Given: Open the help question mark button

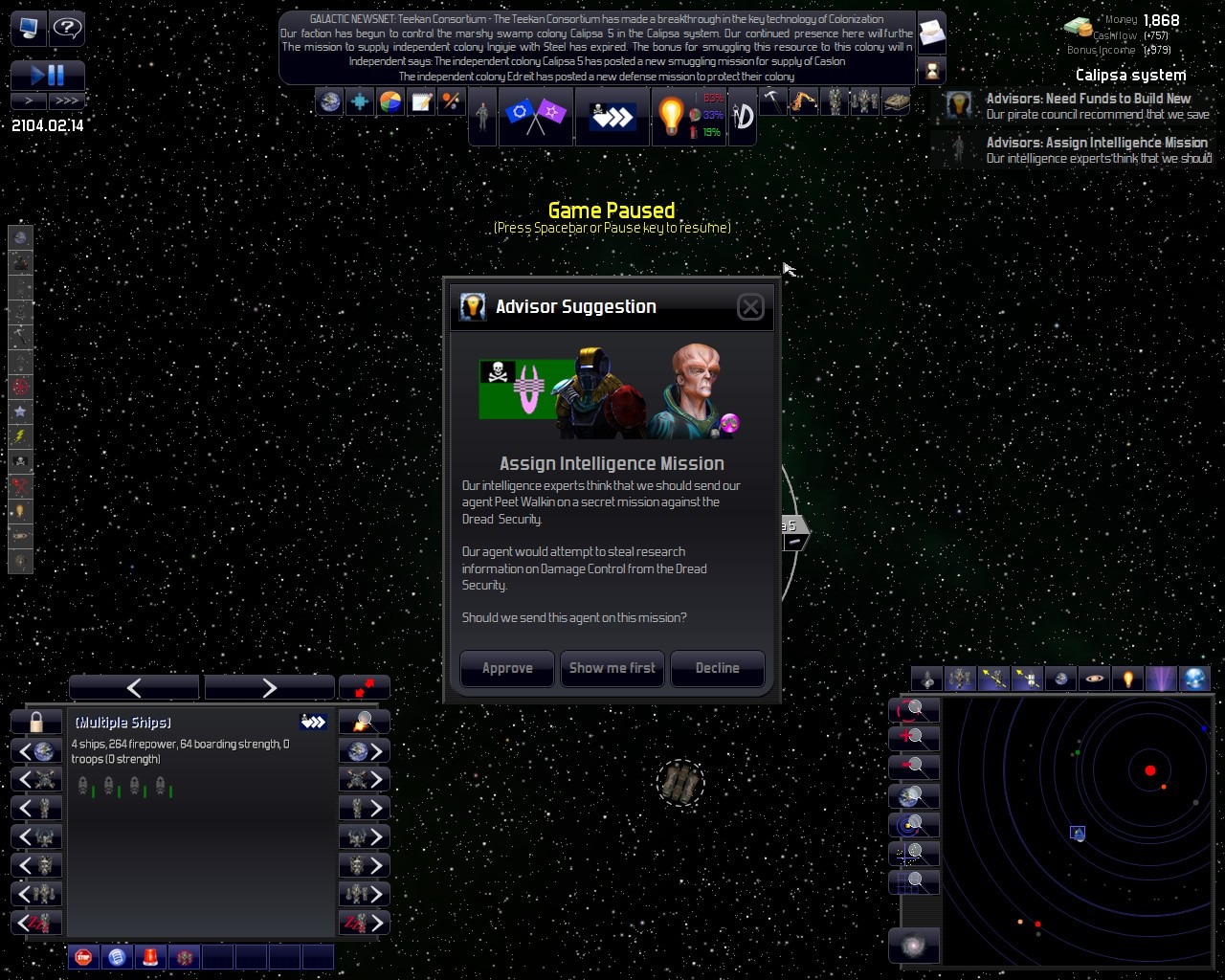Looking at the screenshot, I should (x=66, y=28).
